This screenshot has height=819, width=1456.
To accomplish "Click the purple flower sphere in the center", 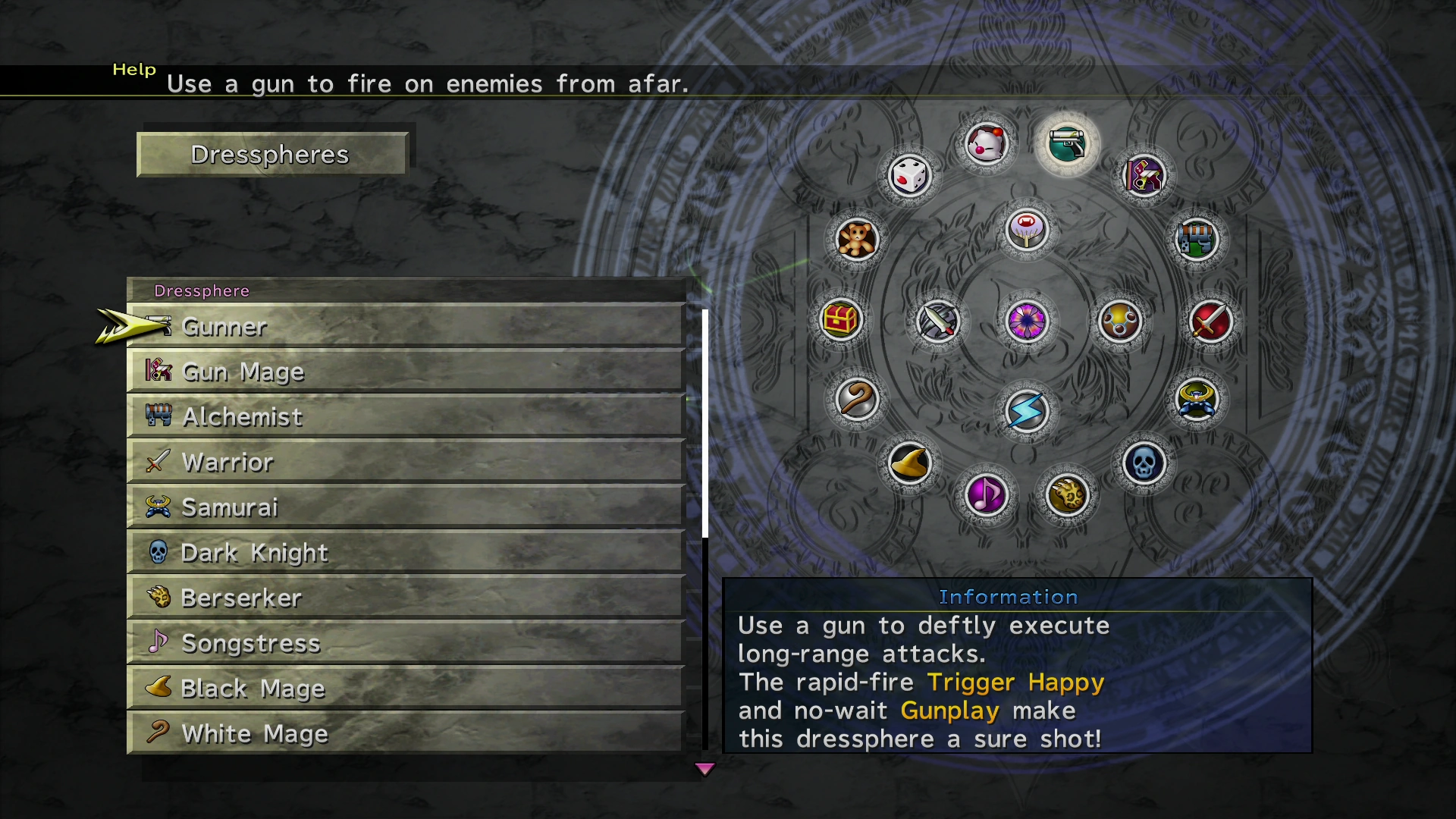I will point(1025,322).
